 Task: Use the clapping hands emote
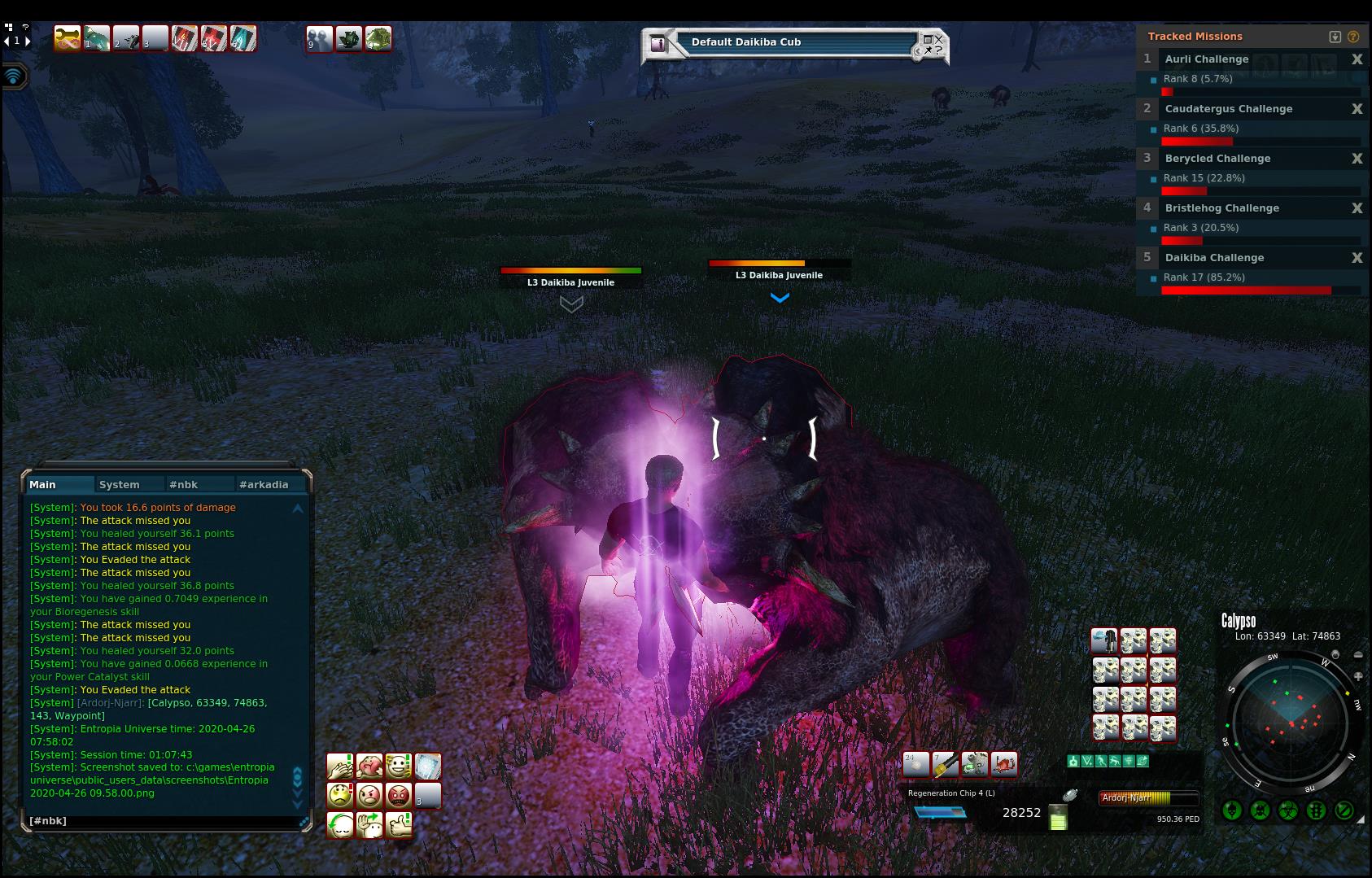pos(339,767)
